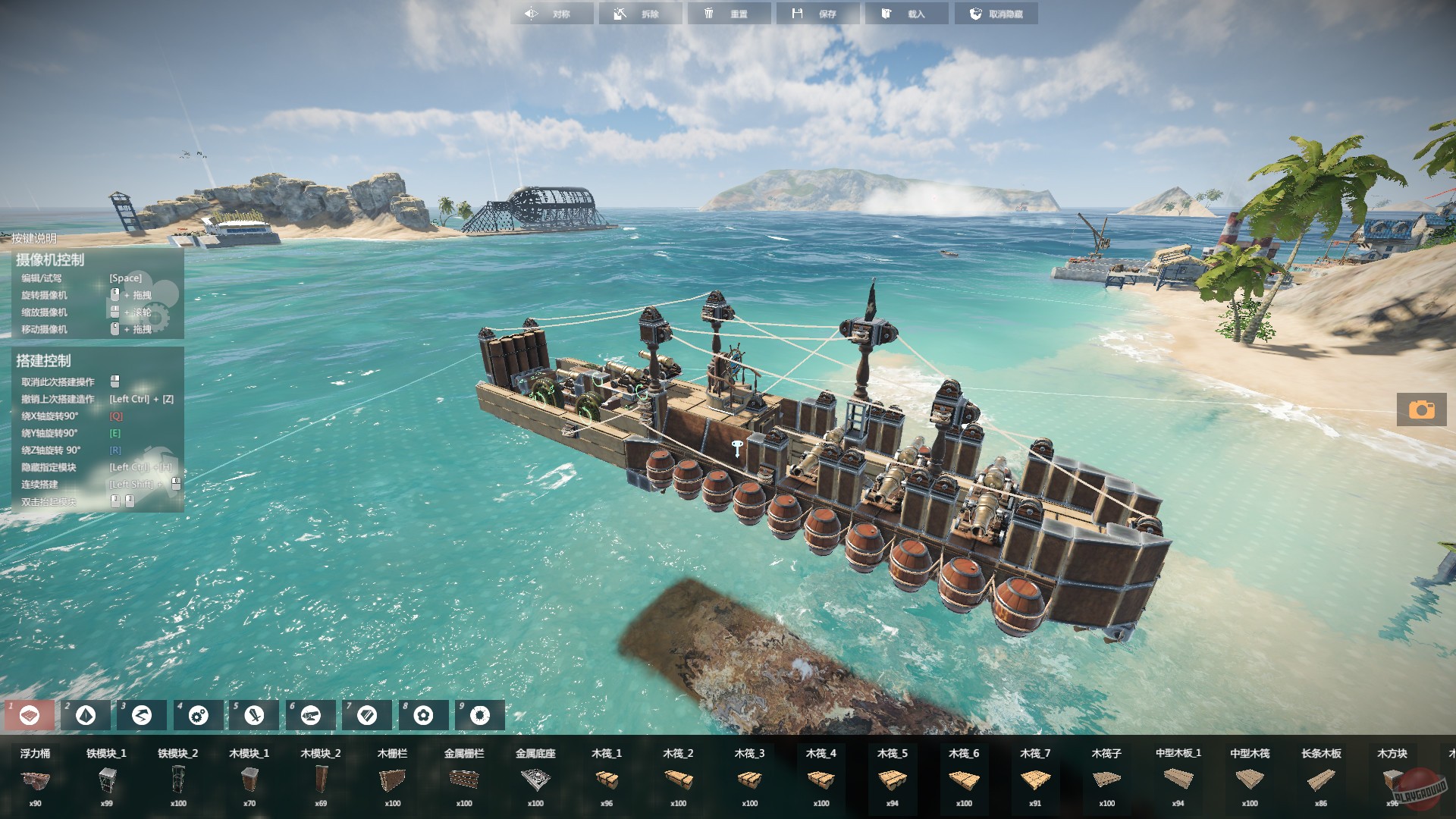Screen dimensions: 1456x819
Task: Click the camera screenshot icon on the right
Action: pyautogui.click(x=1422, y=410)
